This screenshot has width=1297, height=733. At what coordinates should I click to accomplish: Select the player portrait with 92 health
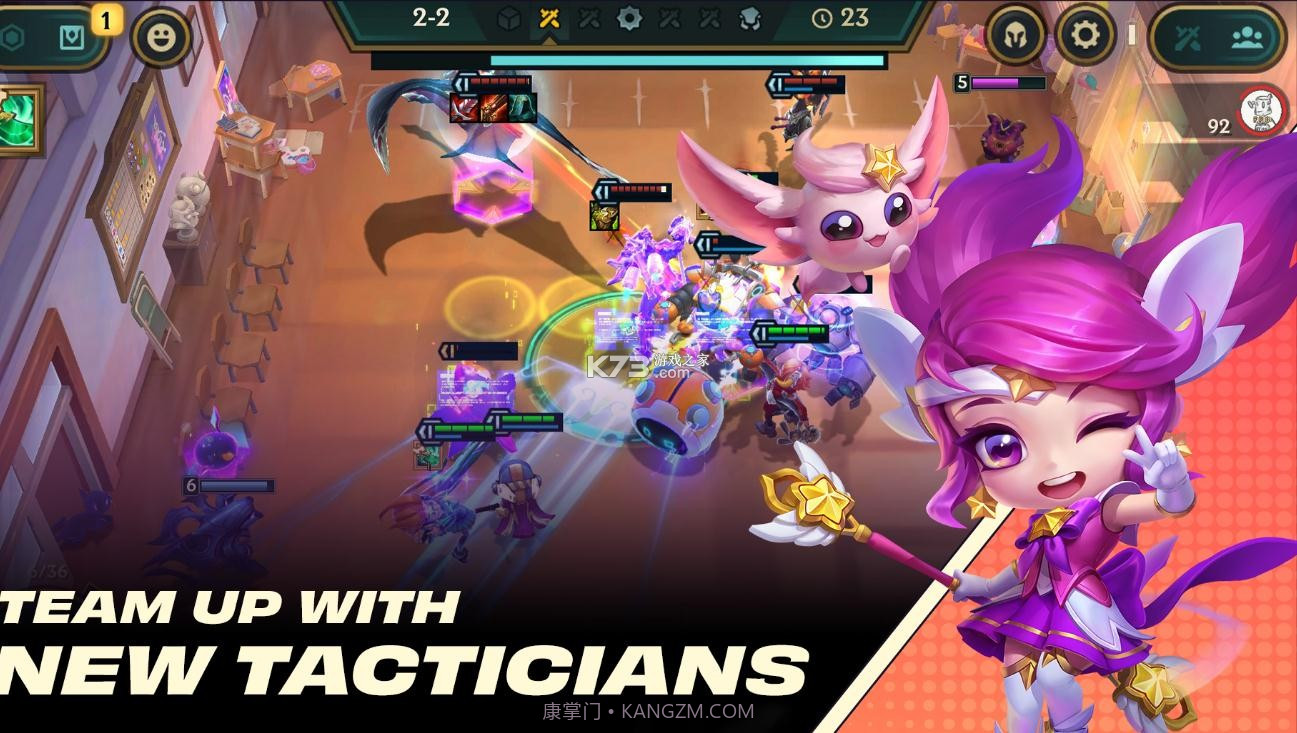tap(1262, 111)
